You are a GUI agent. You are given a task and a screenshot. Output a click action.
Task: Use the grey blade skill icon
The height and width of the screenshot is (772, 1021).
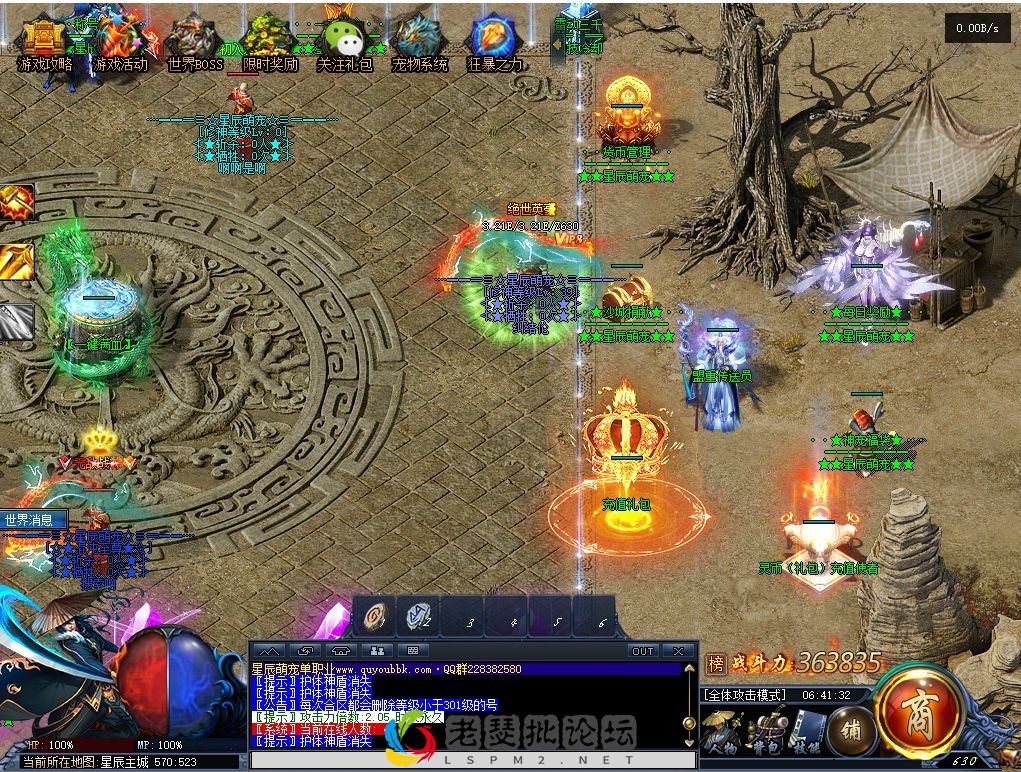point(16,321)
